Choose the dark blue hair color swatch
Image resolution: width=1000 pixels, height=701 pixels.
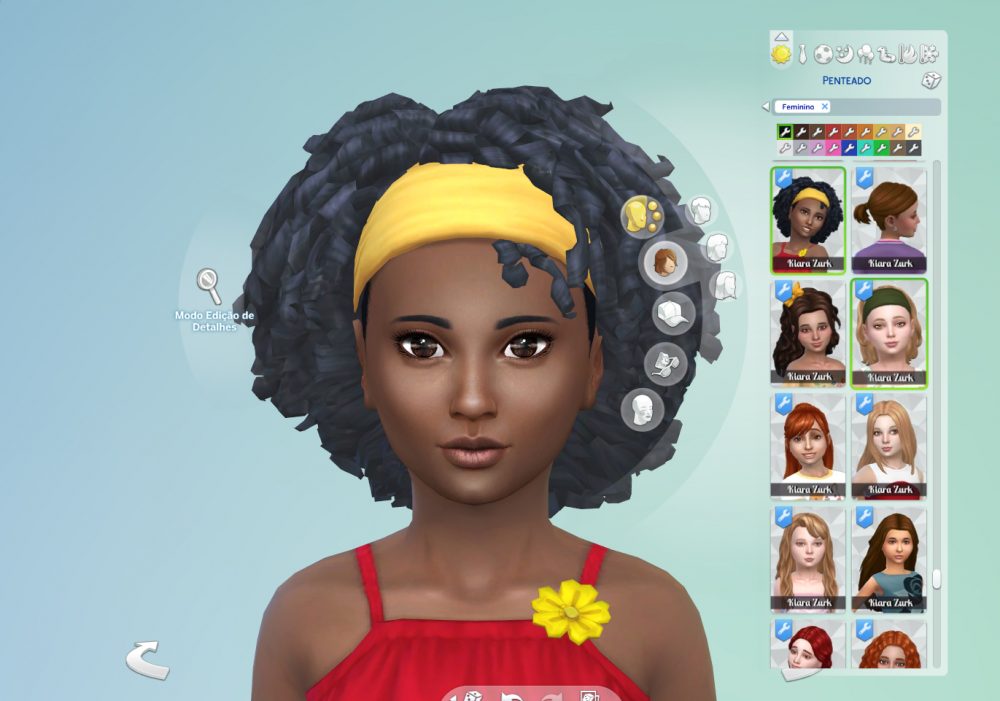coord(849,148)
